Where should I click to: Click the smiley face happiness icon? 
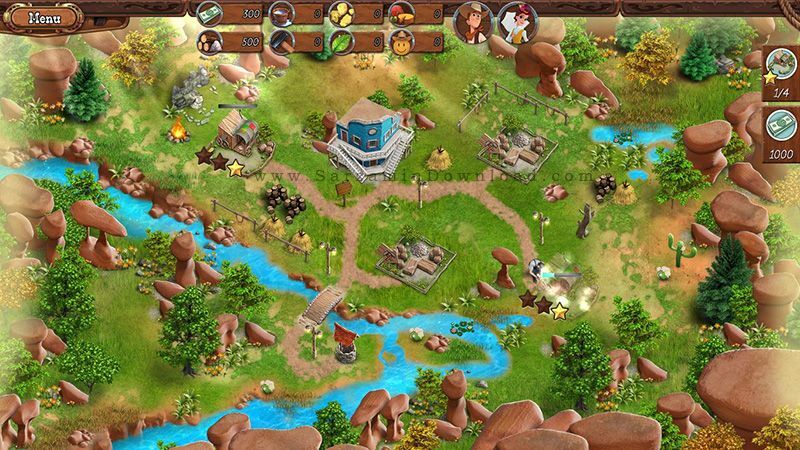coord(401,43)
